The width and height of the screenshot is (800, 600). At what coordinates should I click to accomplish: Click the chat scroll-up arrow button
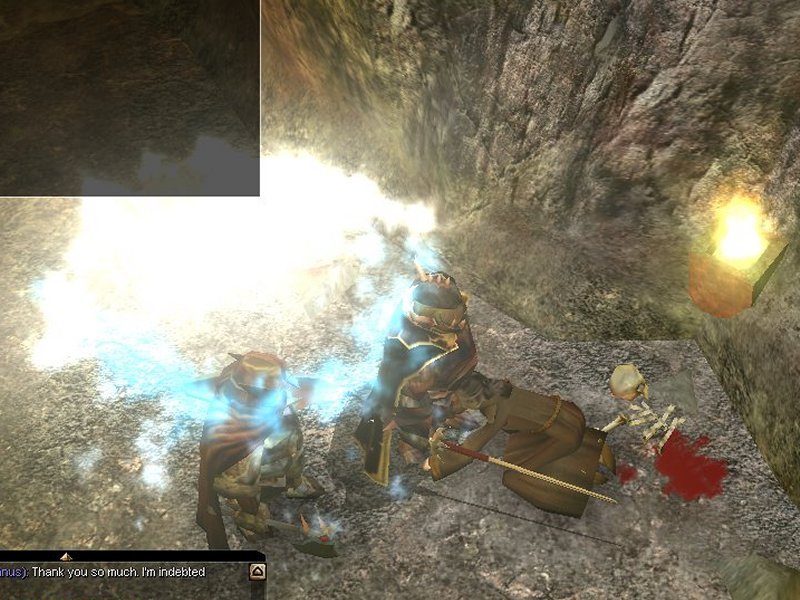[x=257, y=572]
